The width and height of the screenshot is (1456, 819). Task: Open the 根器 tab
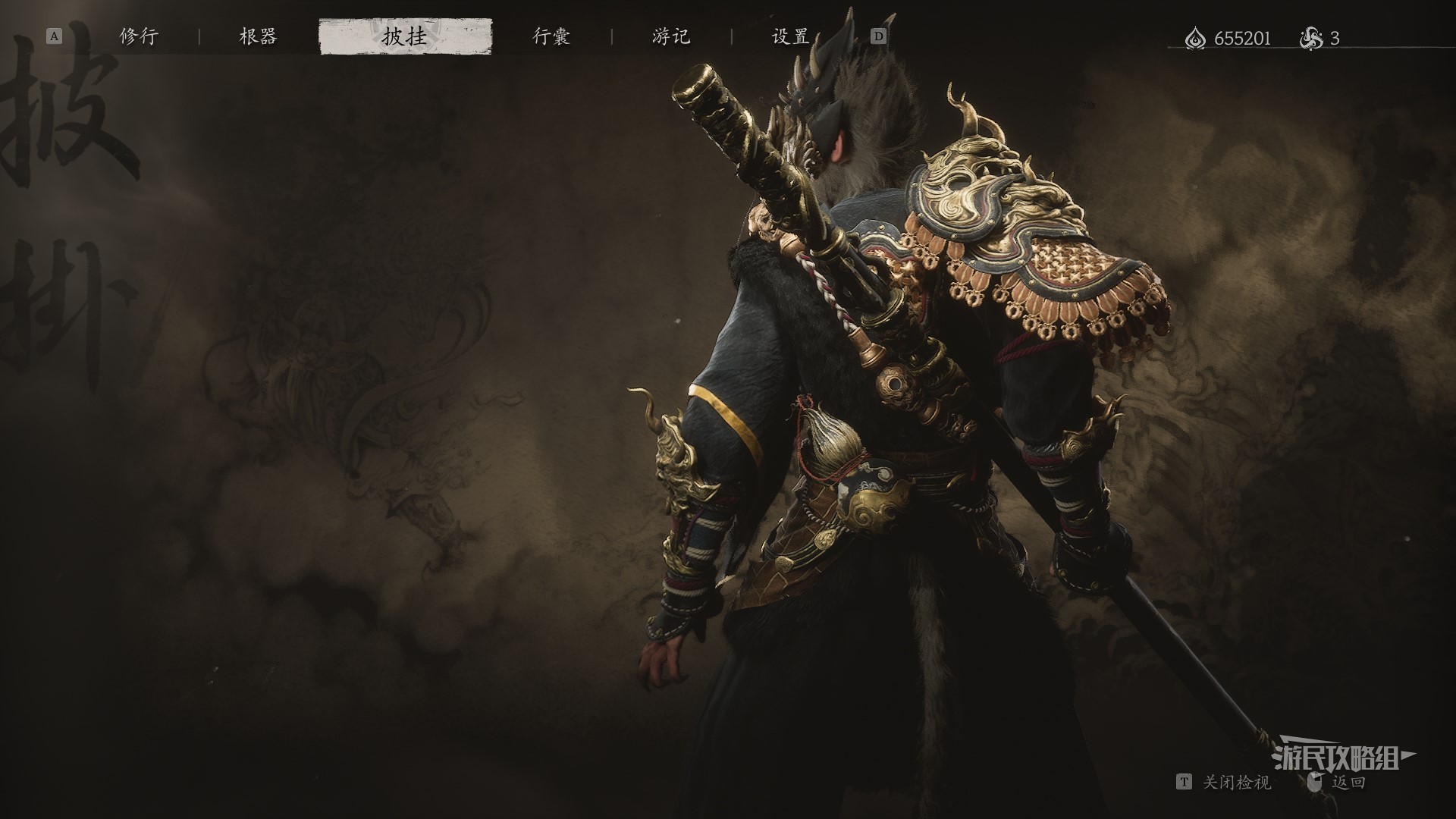click(259, 36)
